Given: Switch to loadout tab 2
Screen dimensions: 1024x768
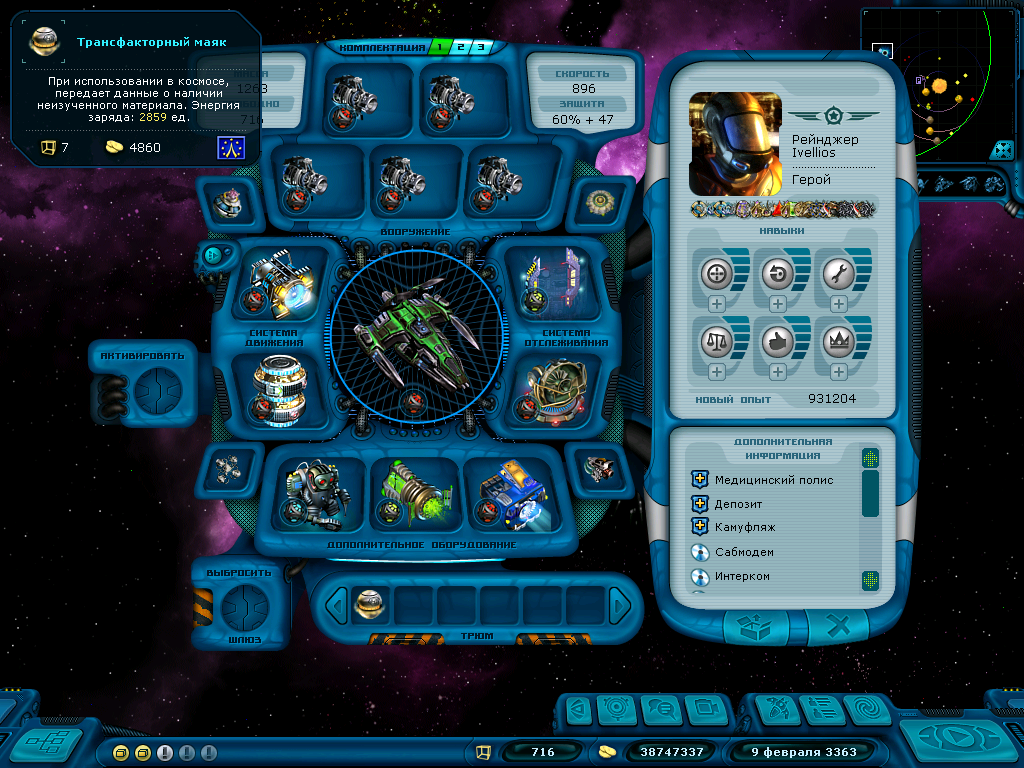Looking at the screenshot, I should pos(461,47).
